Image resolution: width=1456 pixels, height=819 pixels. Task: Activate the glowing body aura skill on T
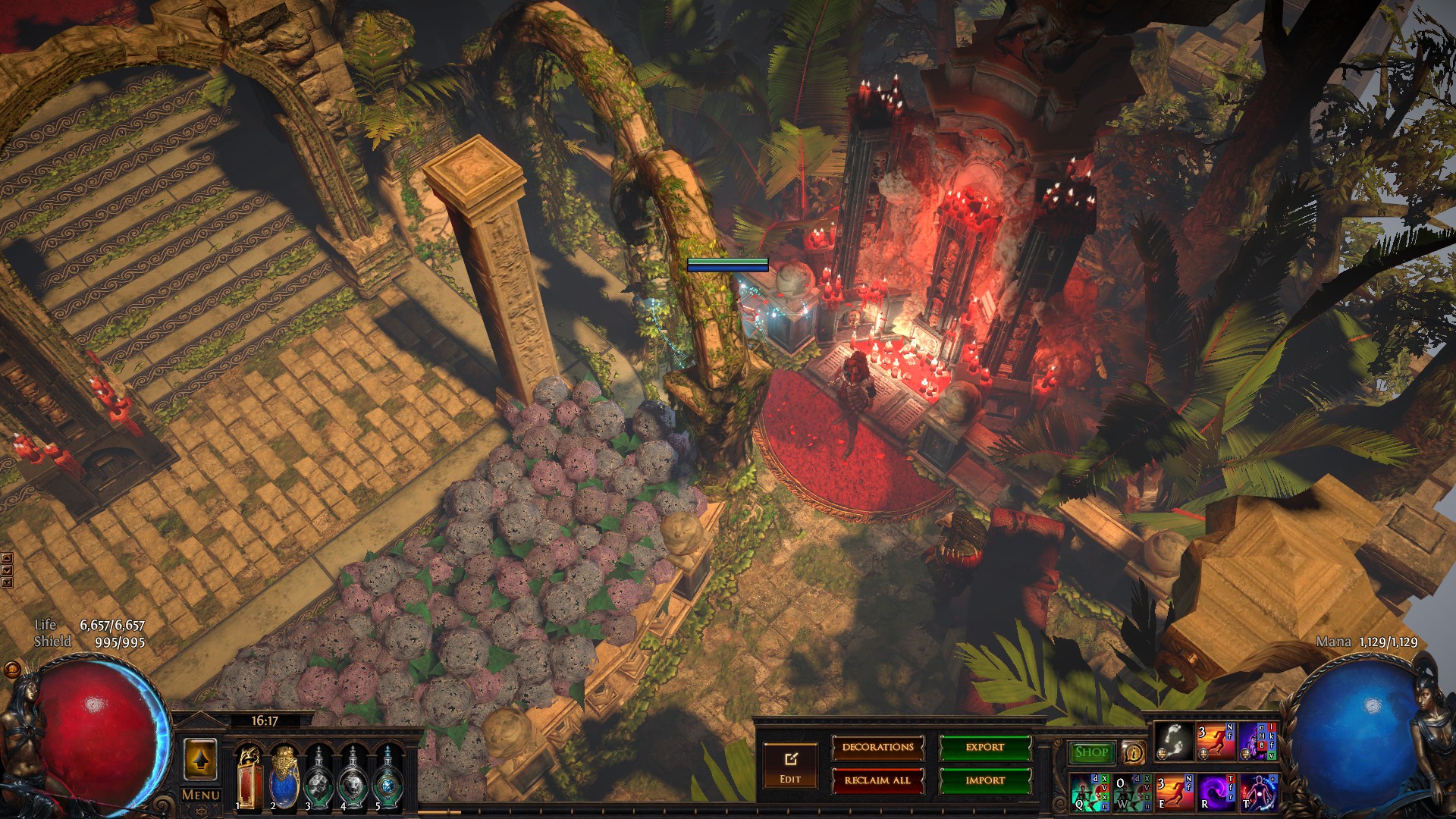pos(1258,792)
